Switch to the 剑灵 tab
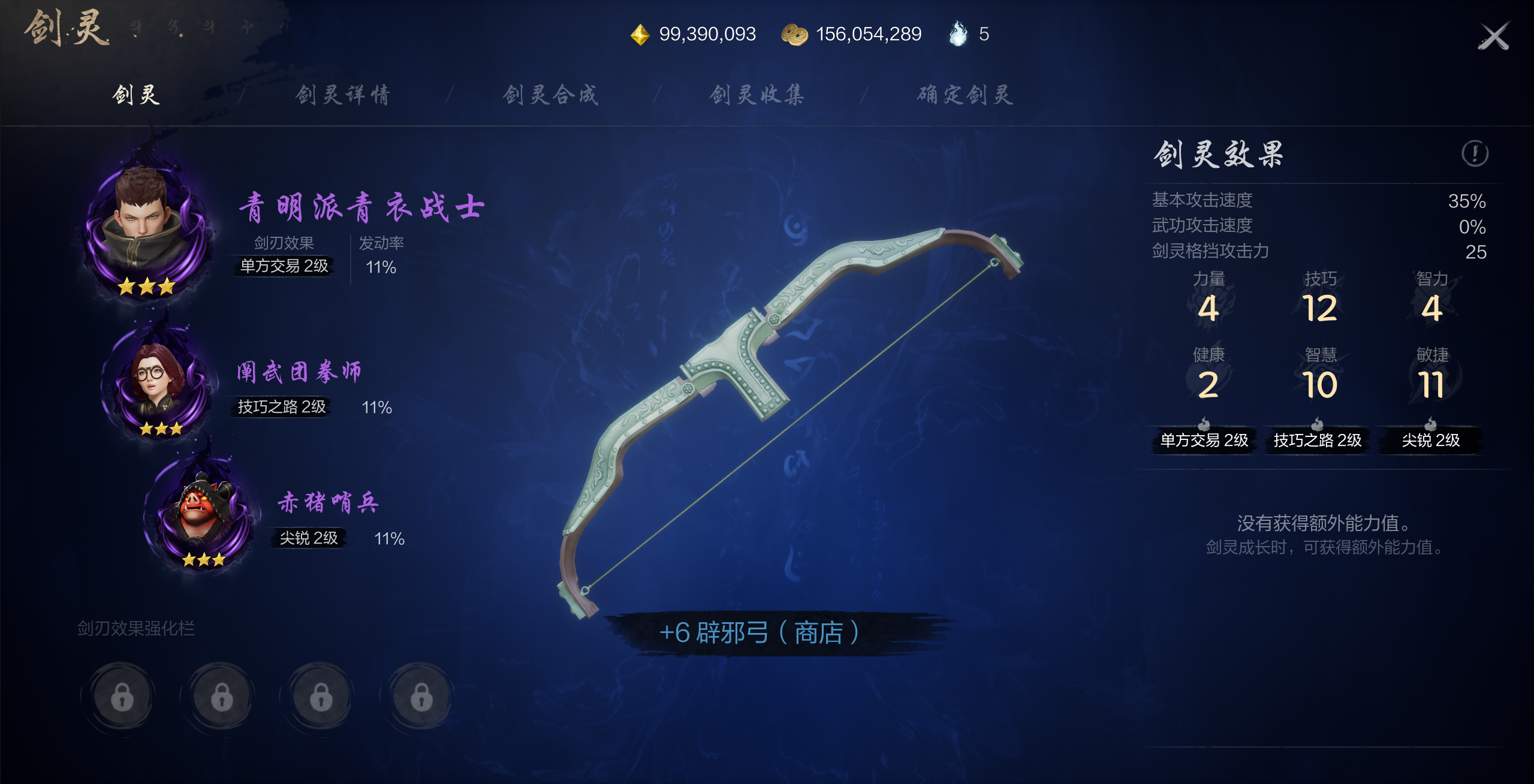 (136, 95)
